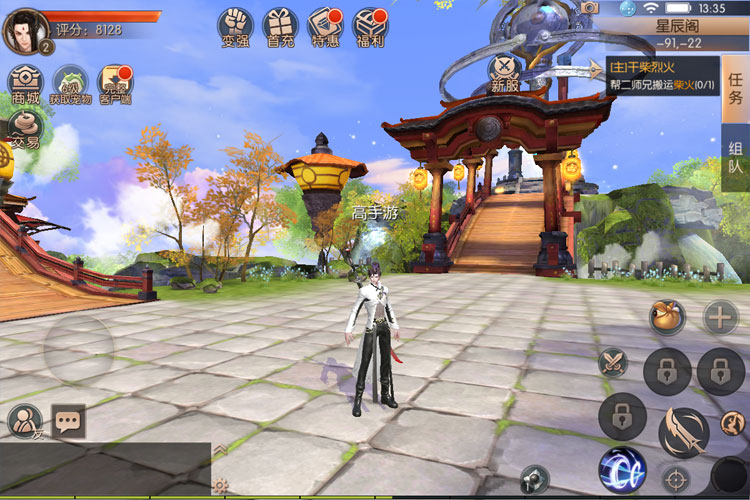Open the 变强 power-up menu
Image resolution: width=750 pixels, height=500 pixels.
click(235, 26)
